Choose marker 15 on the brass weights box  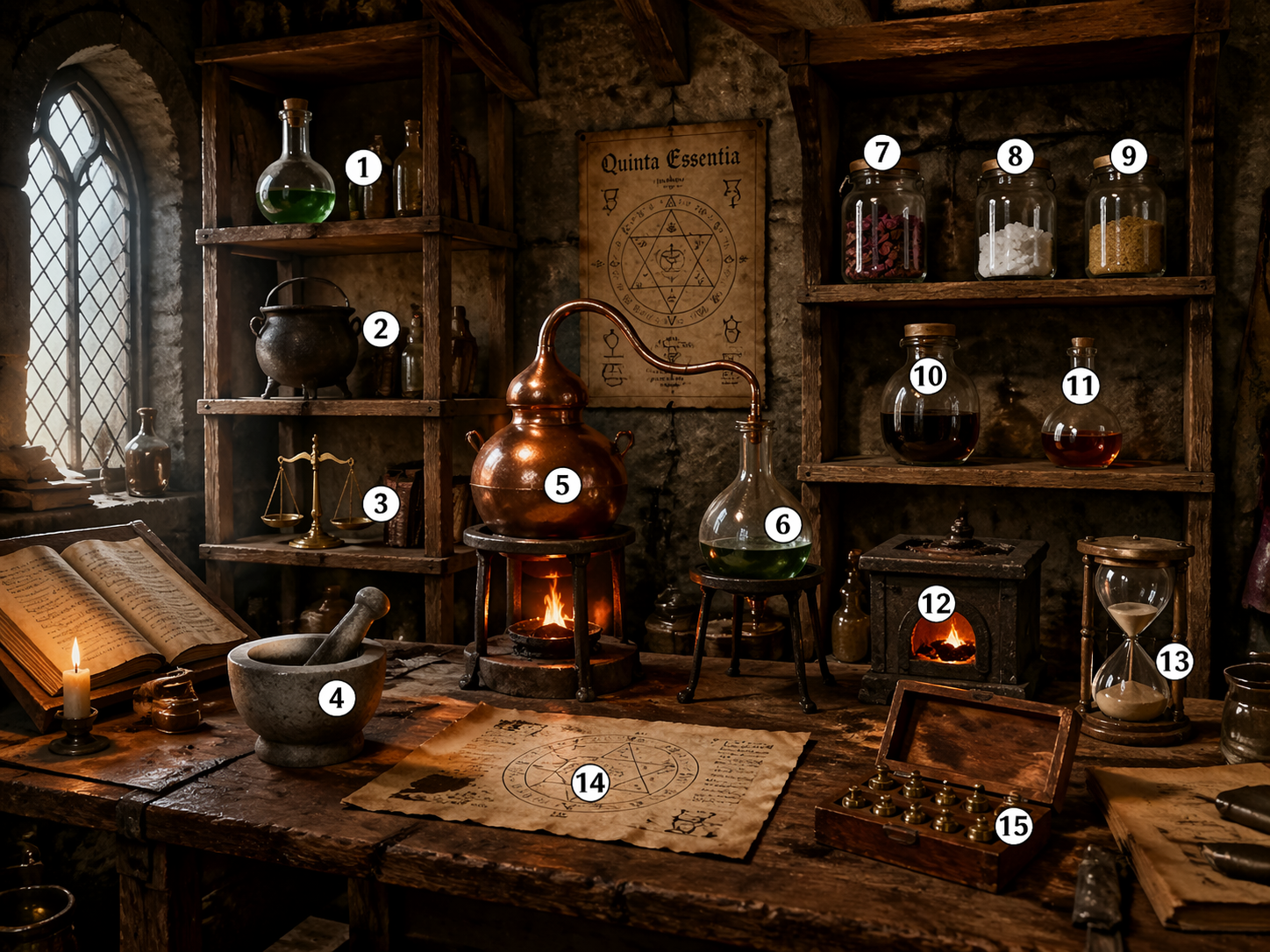pos(1014,826)
